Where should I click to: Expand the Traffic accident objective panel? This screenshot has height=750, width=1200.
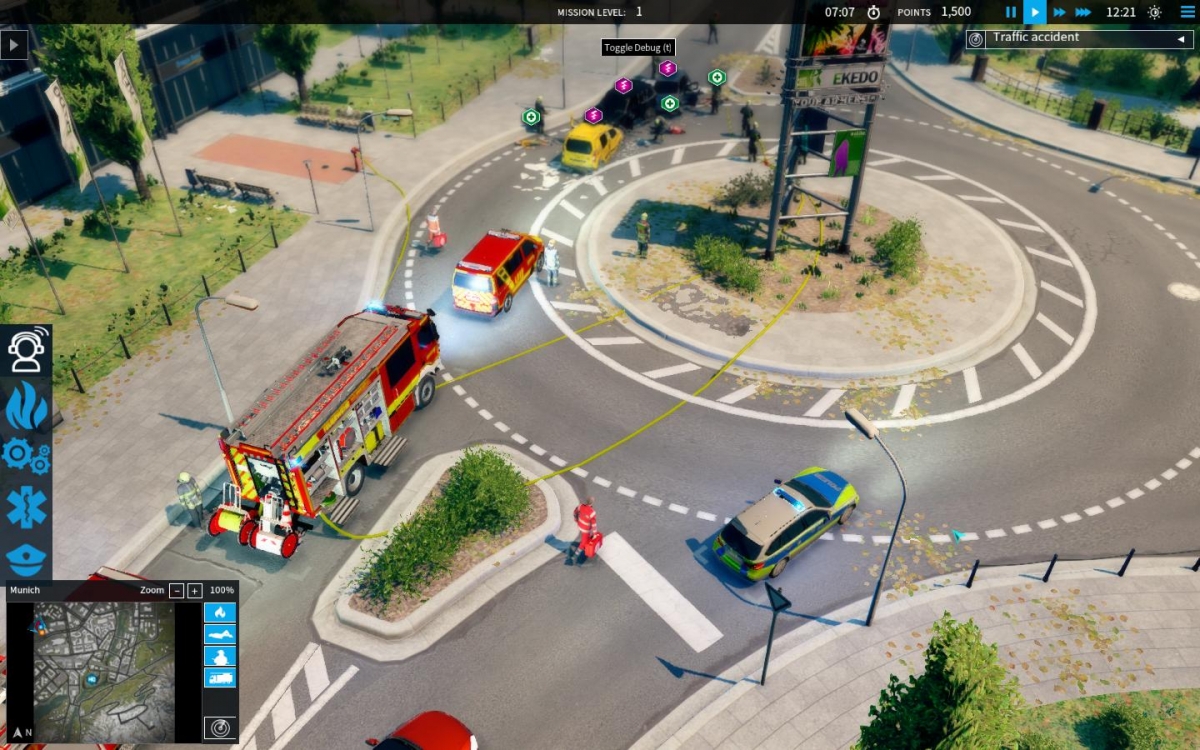pos(1181,39)
